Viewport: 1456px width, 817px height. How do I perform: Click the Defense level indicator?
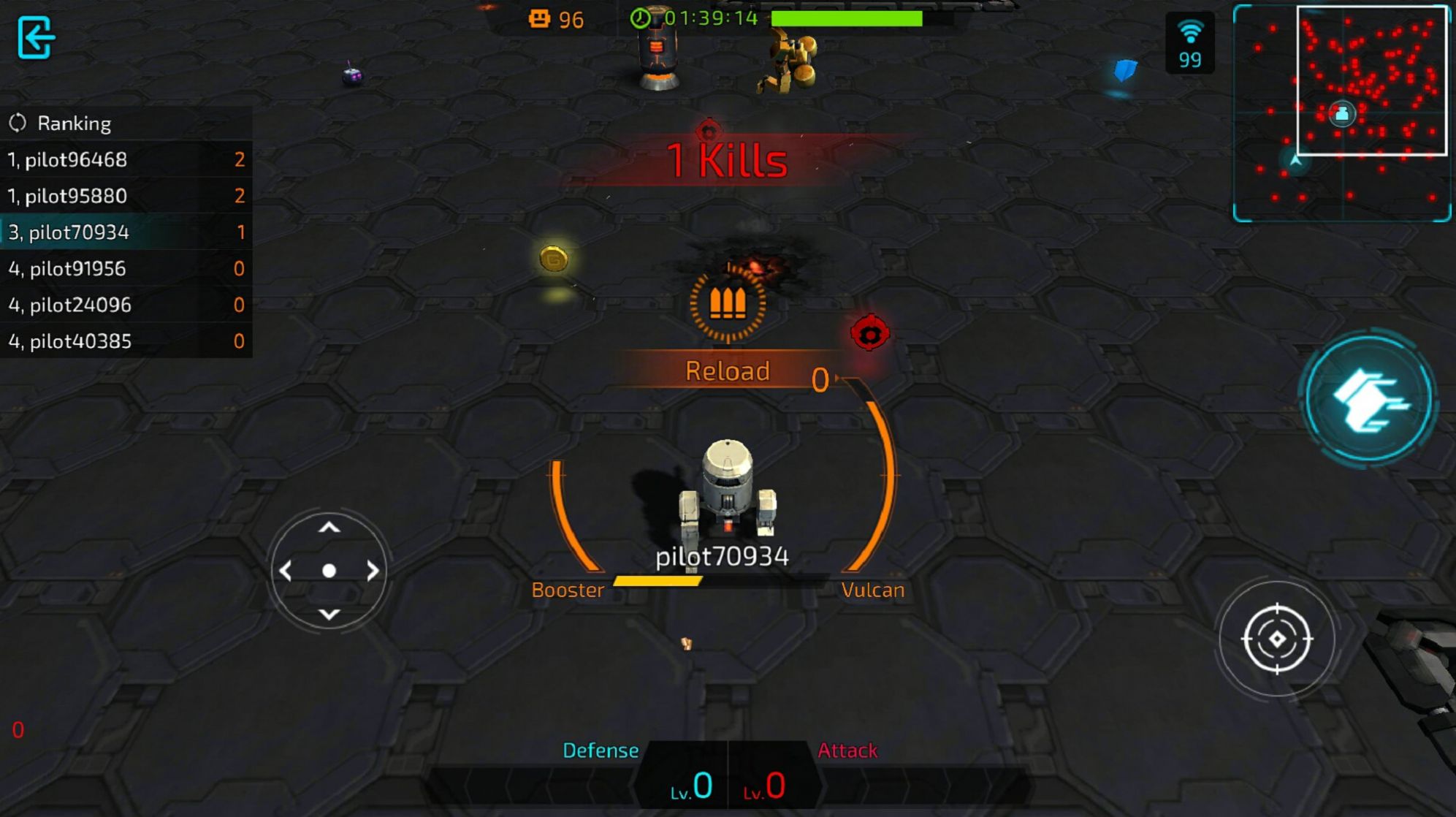[690, 785]
